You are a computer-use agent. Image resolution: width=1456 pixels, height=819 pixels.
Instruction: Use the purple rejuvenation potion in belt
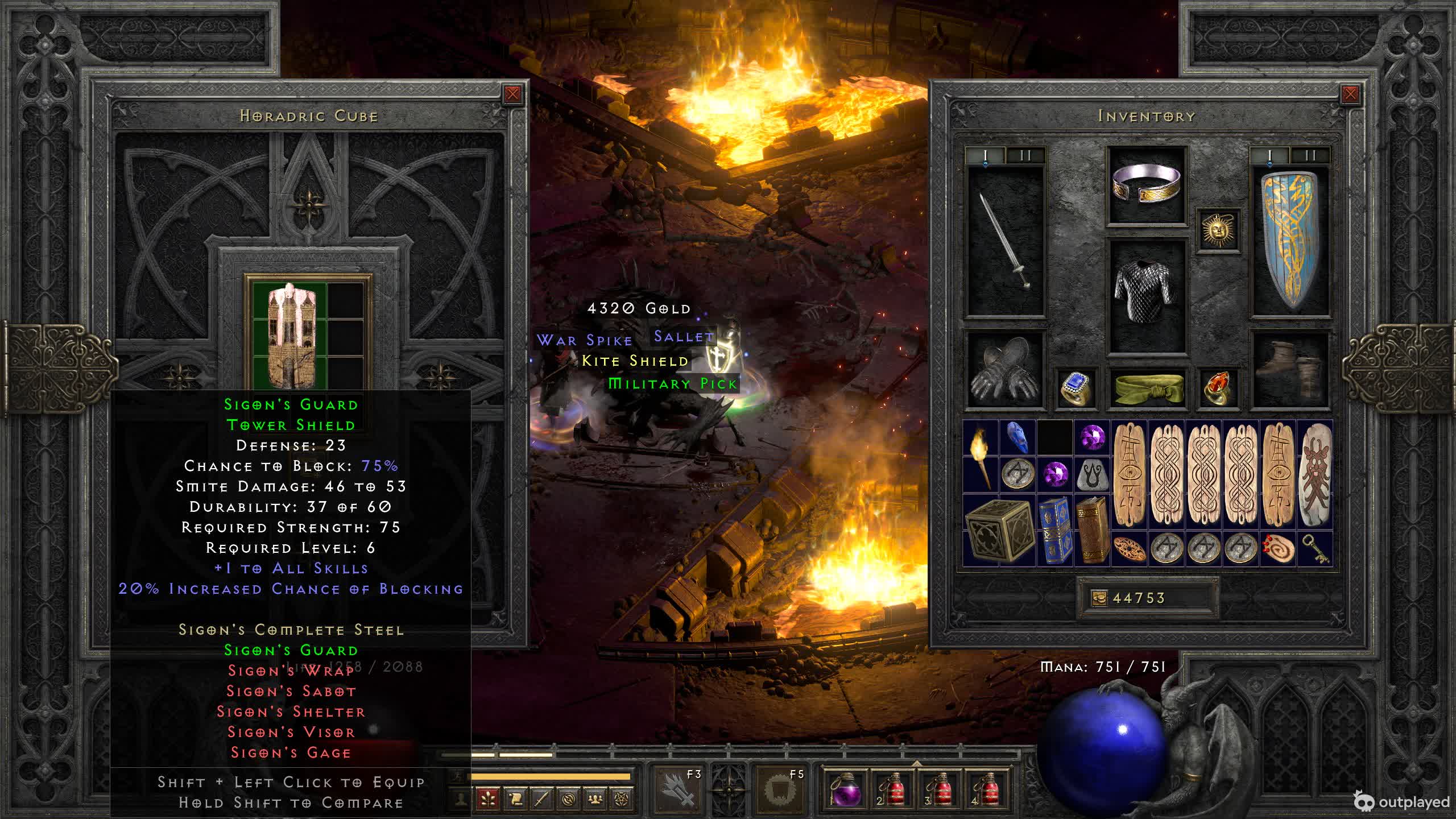coord(846,791)
